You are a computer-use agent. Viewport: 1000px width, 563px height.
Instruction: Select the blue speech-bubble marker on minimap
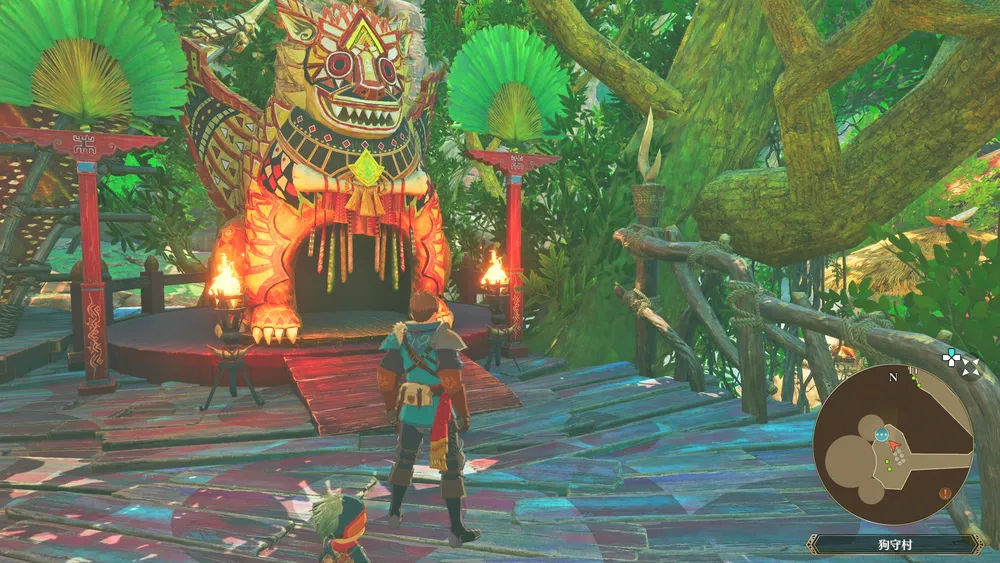pos(881,435)
